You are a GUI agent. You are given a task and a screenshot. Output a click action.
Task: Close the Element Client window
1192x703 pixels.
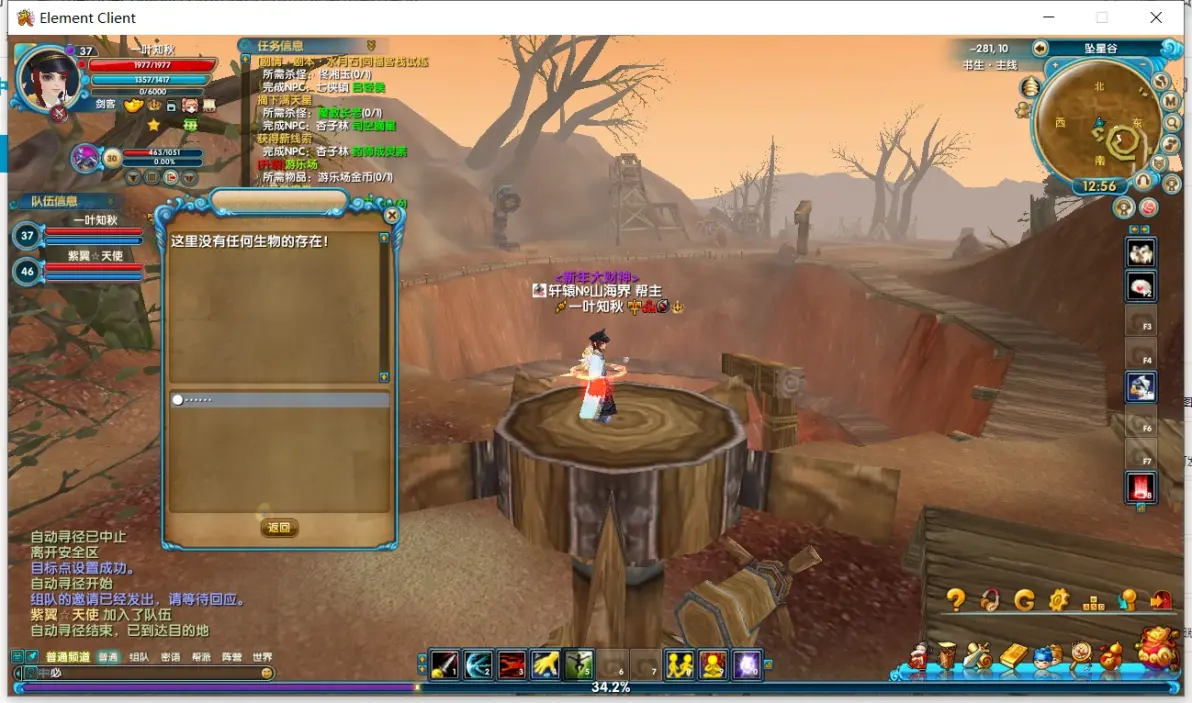(1156, 17)
